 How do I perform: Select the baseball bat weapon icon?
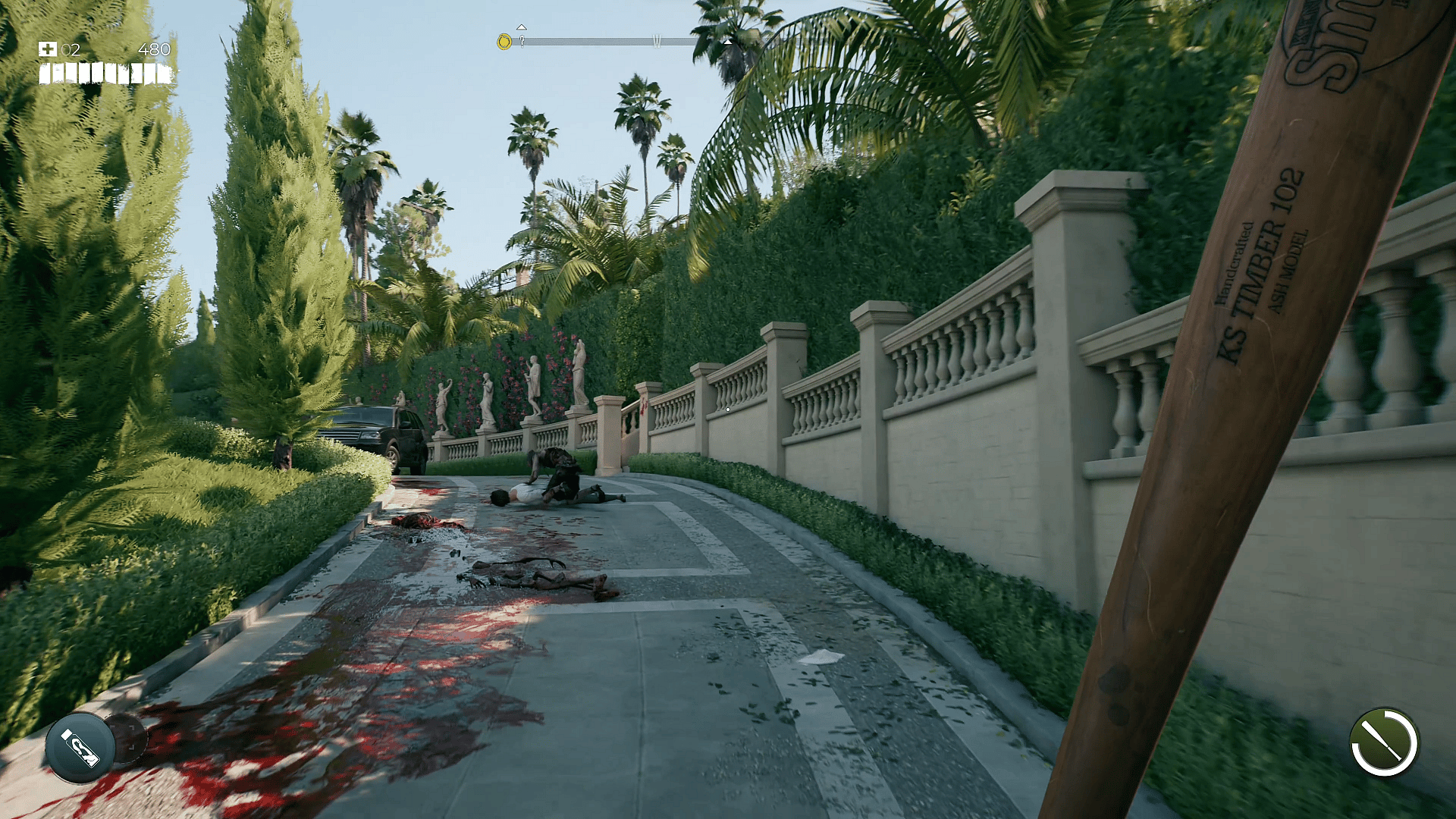1383,742
